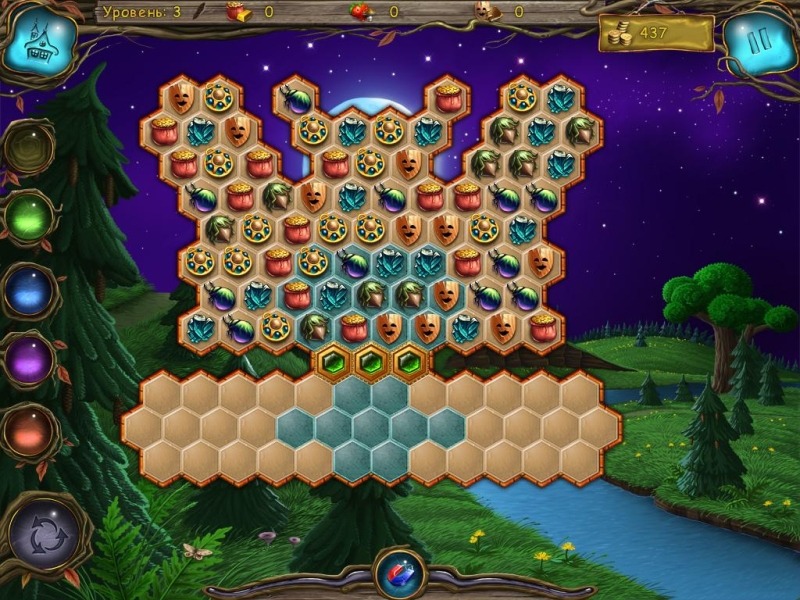The image size is (800, 600).
Task: Pause the game
Action: [760, 42]
